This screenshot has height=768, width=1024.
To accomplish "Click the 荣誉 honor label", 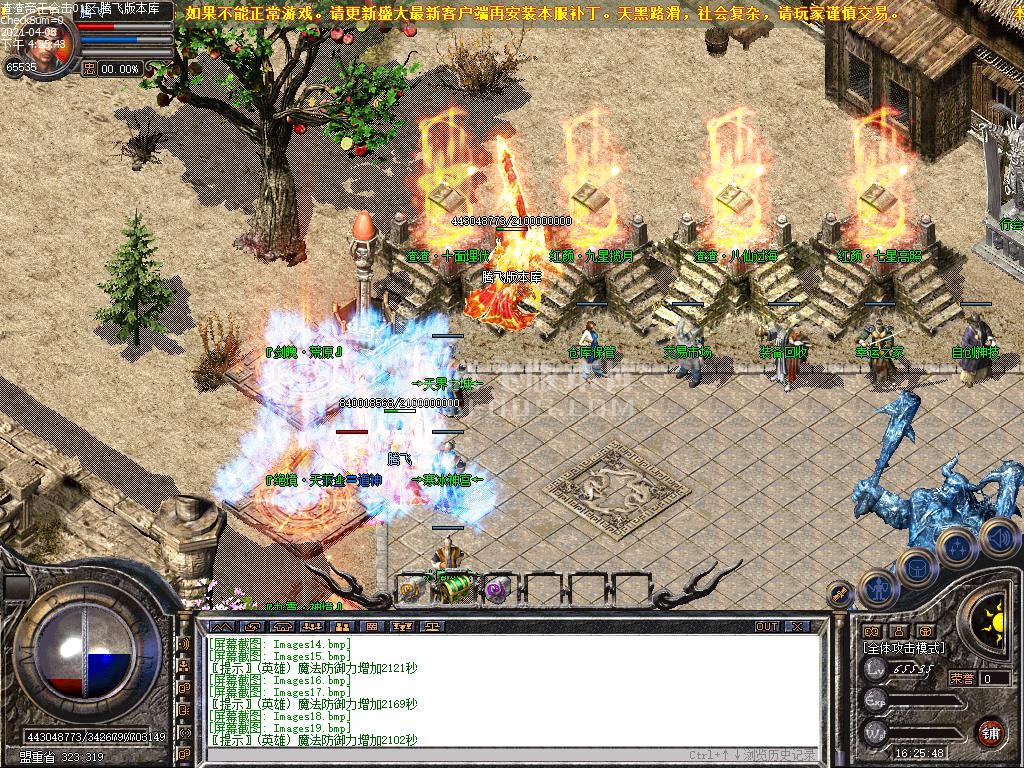I will [962, 678].
